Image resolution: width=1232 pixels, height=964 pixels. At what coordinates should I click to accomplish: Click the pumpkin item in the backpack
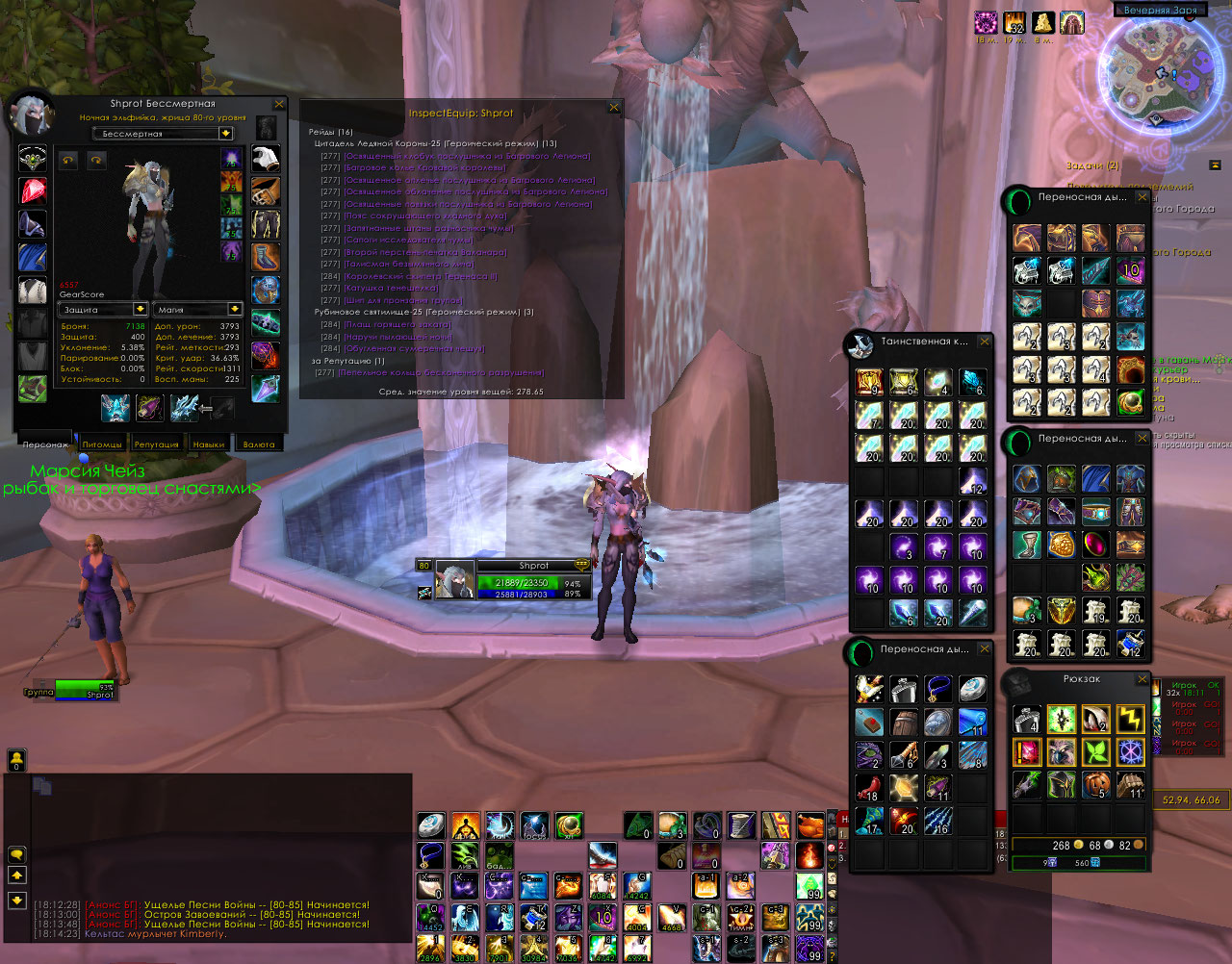(x=1095, y=784)
